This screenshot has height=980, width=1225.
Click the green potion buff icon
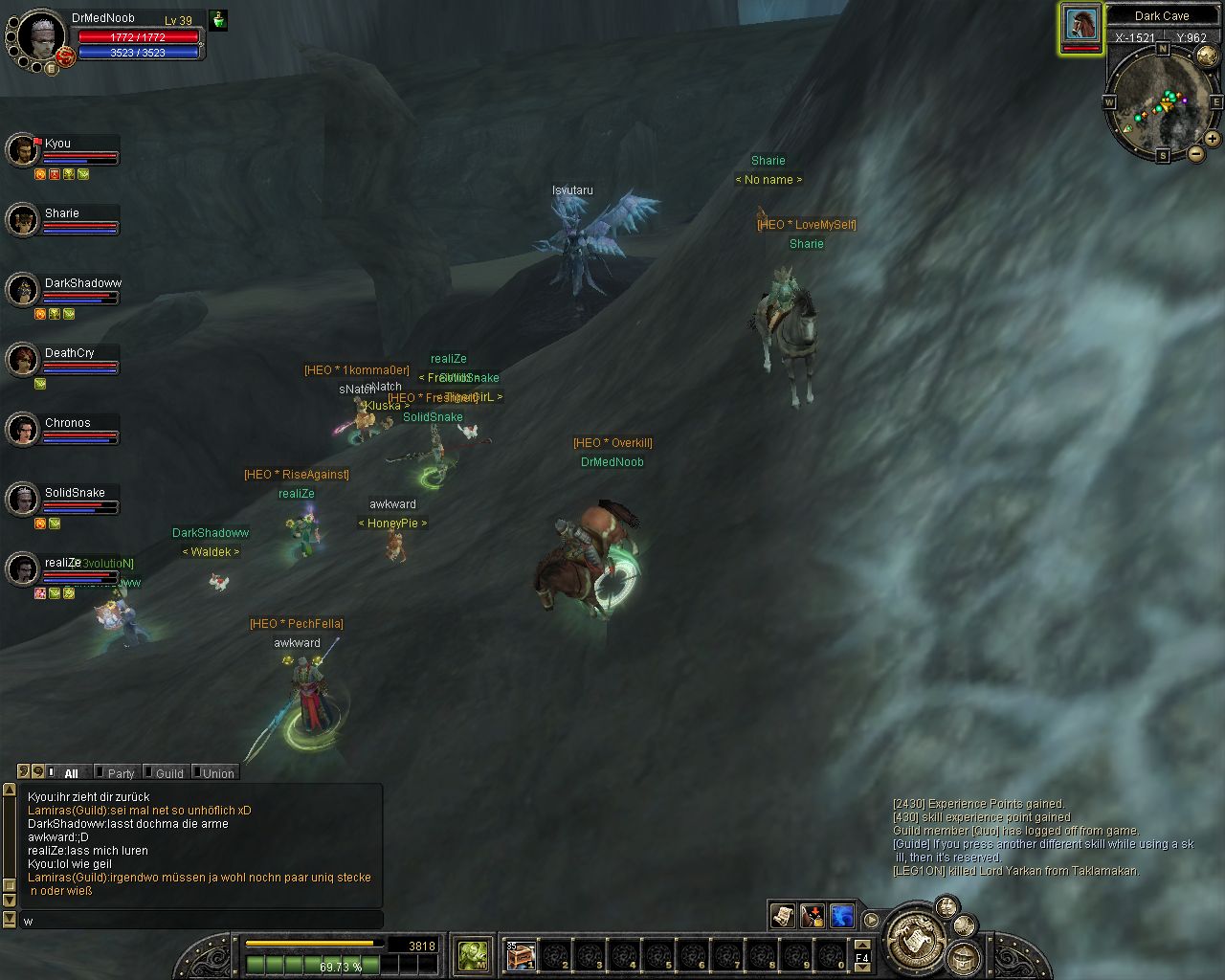coord(218,19)
